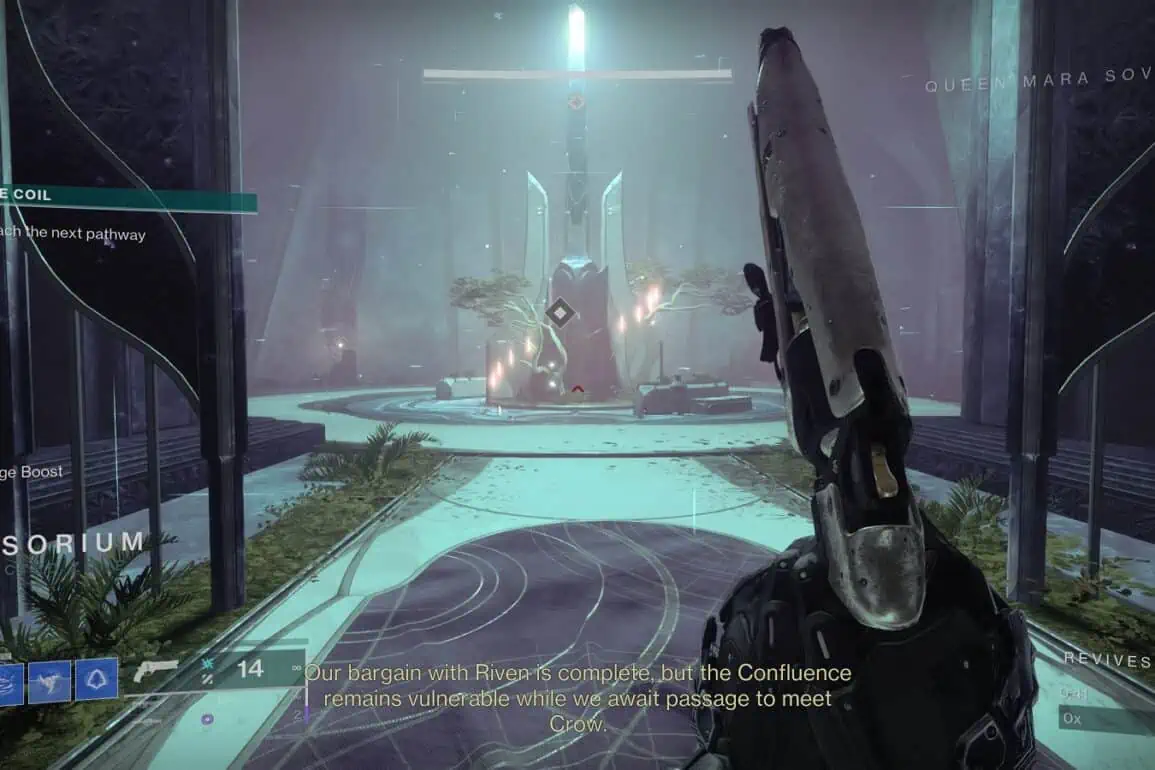This screenshot has width=1155, height=770.
Task: Activate the bell-shaped outline ability icon
Action: (x=97, y=679)
